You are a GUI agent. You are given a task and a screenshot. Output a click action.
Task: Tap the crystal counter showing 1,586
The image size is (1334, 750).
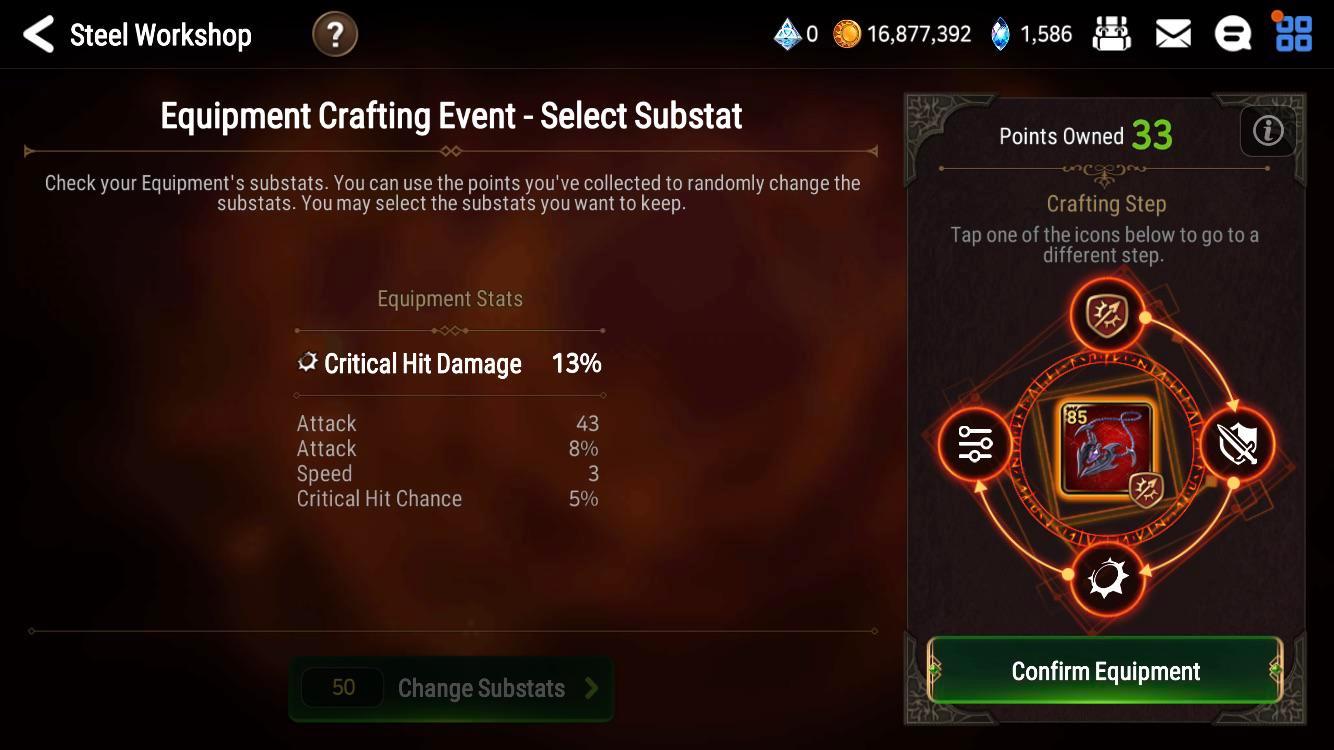[1030, 32]
